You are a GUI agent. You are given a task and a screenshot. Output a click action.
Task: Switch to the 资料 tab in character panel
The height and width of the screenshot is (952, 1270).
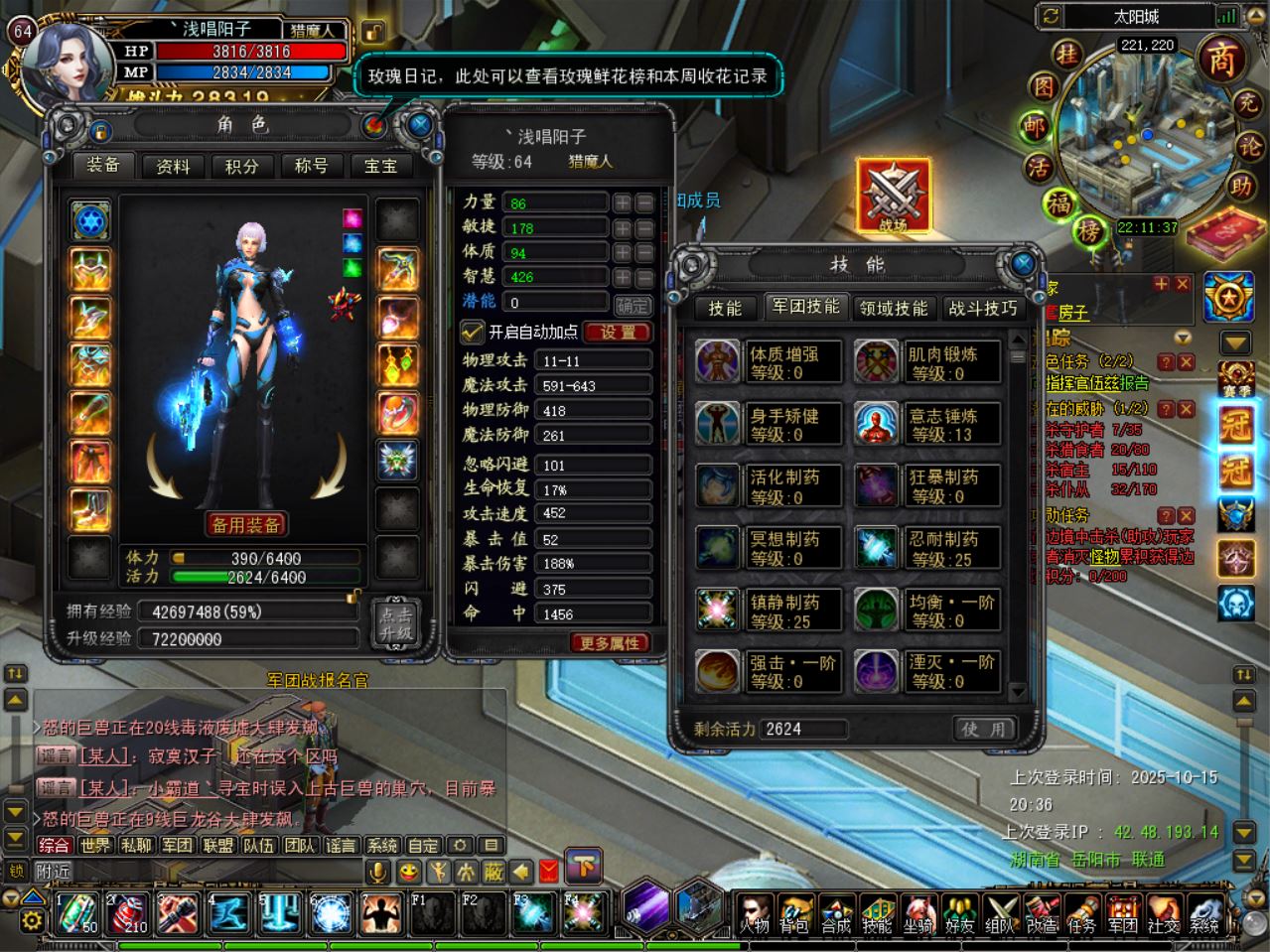tap(173, 166)
